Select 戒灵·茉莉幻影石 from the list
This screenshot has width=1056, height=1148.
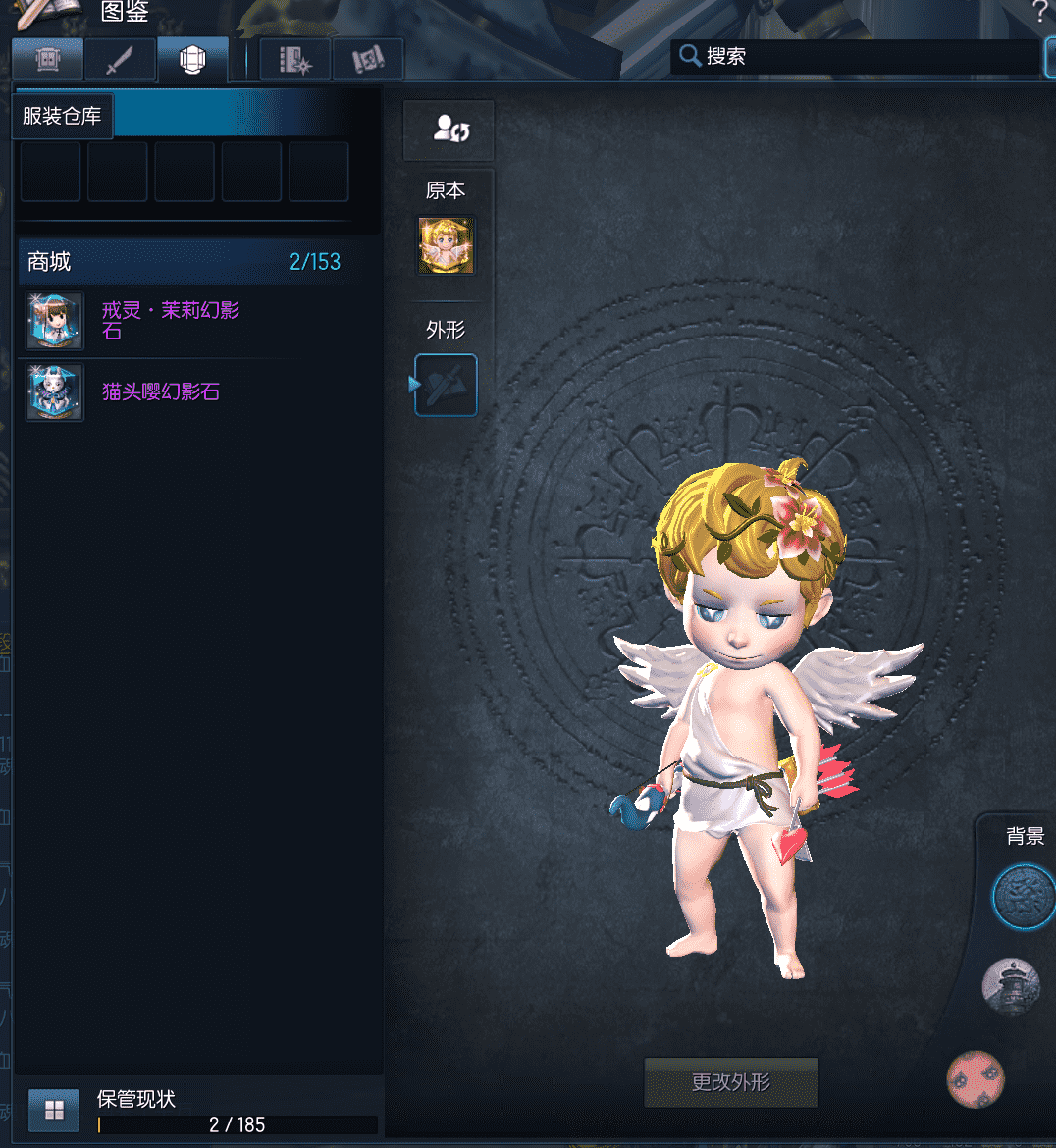click(x=171, y=320)
